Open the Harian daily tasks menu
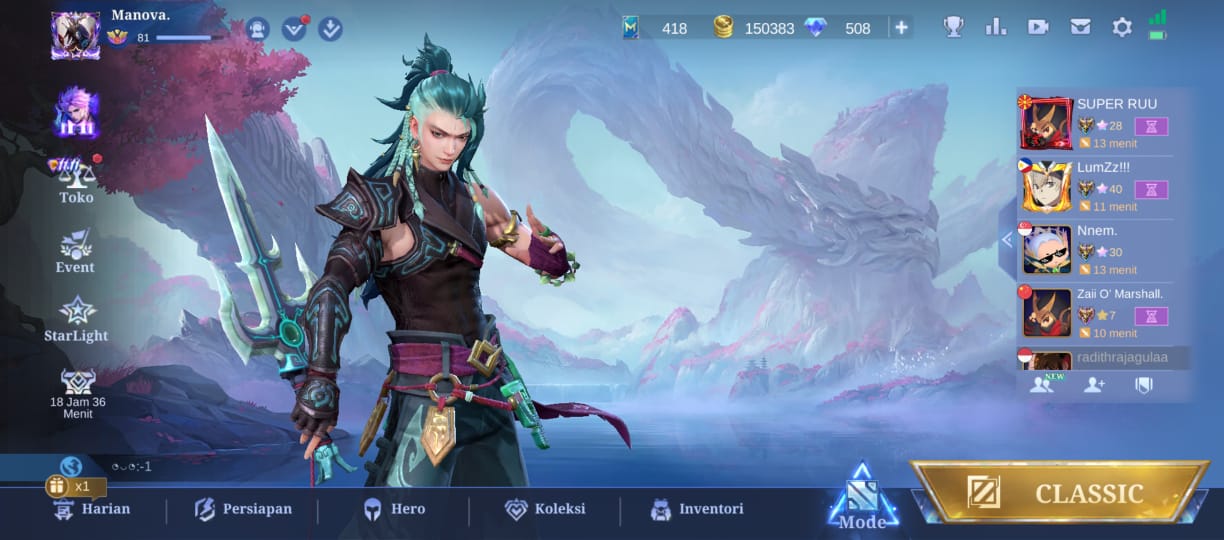This screenshot has height=540, width=1224. [x=92, y=509]
